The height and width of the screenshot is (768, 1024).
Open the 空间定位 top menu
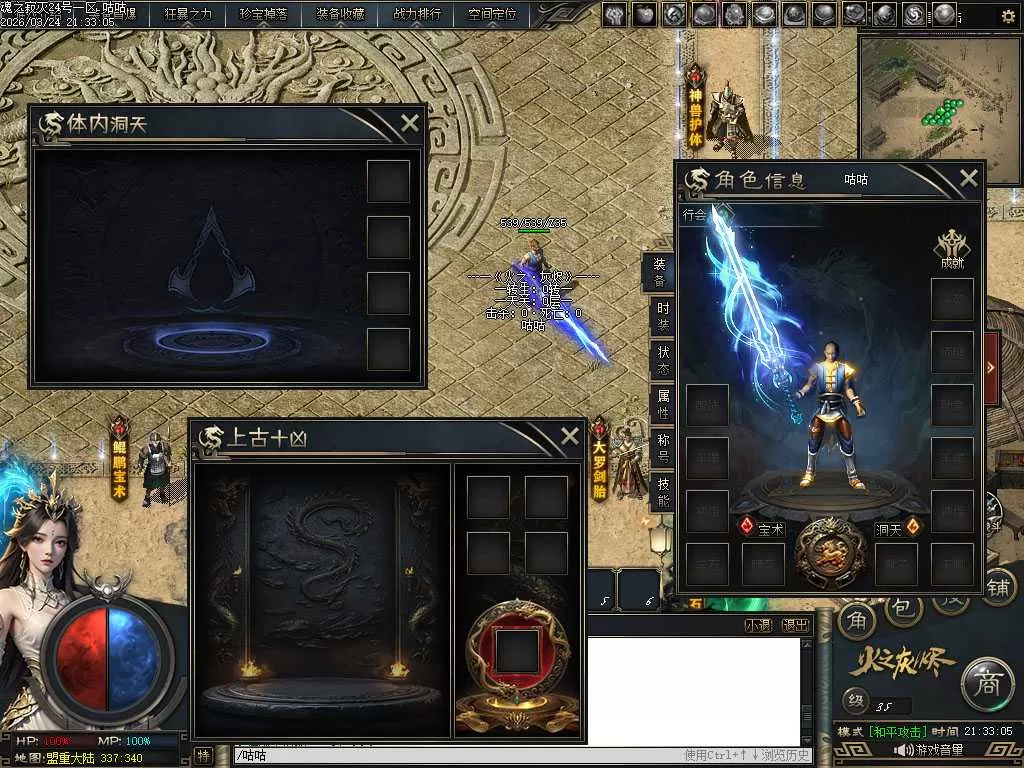pos(492,14)
